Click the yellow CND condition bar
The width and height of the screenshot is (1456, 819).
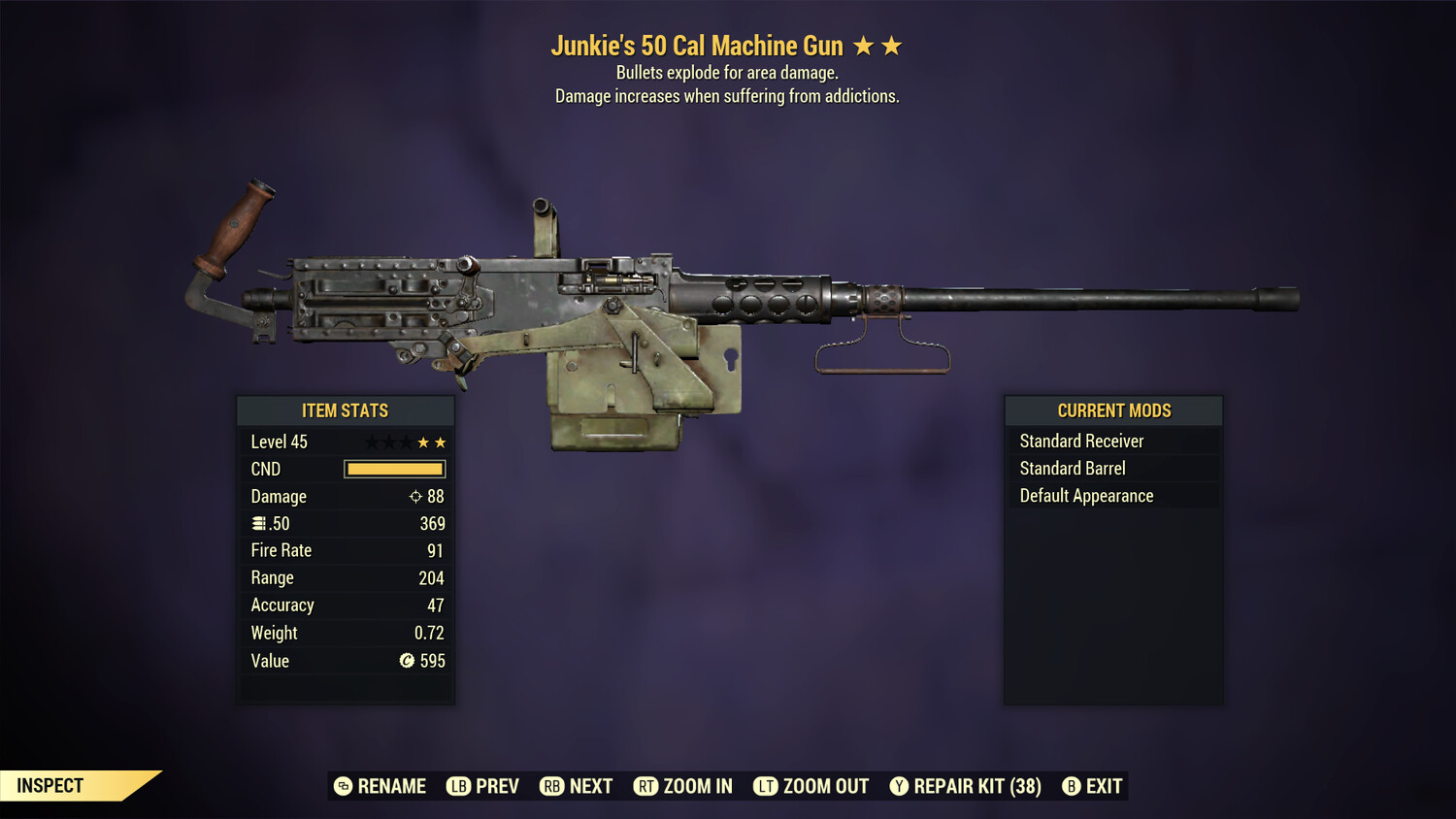click(x=394, y=469)
